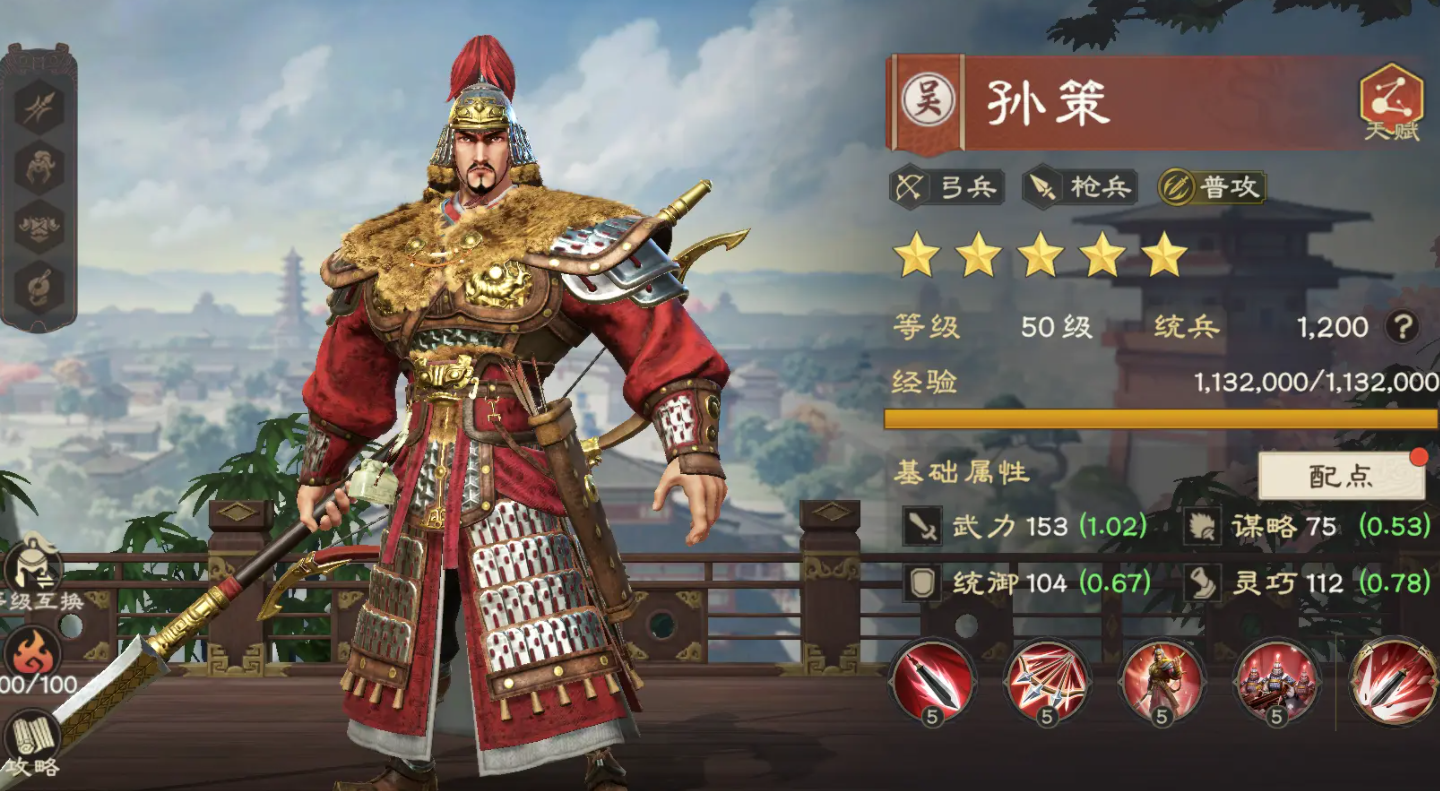Click the golden blade skill at far right
This screenshot has height=791, width=1440.
[x=1390, y=681]
